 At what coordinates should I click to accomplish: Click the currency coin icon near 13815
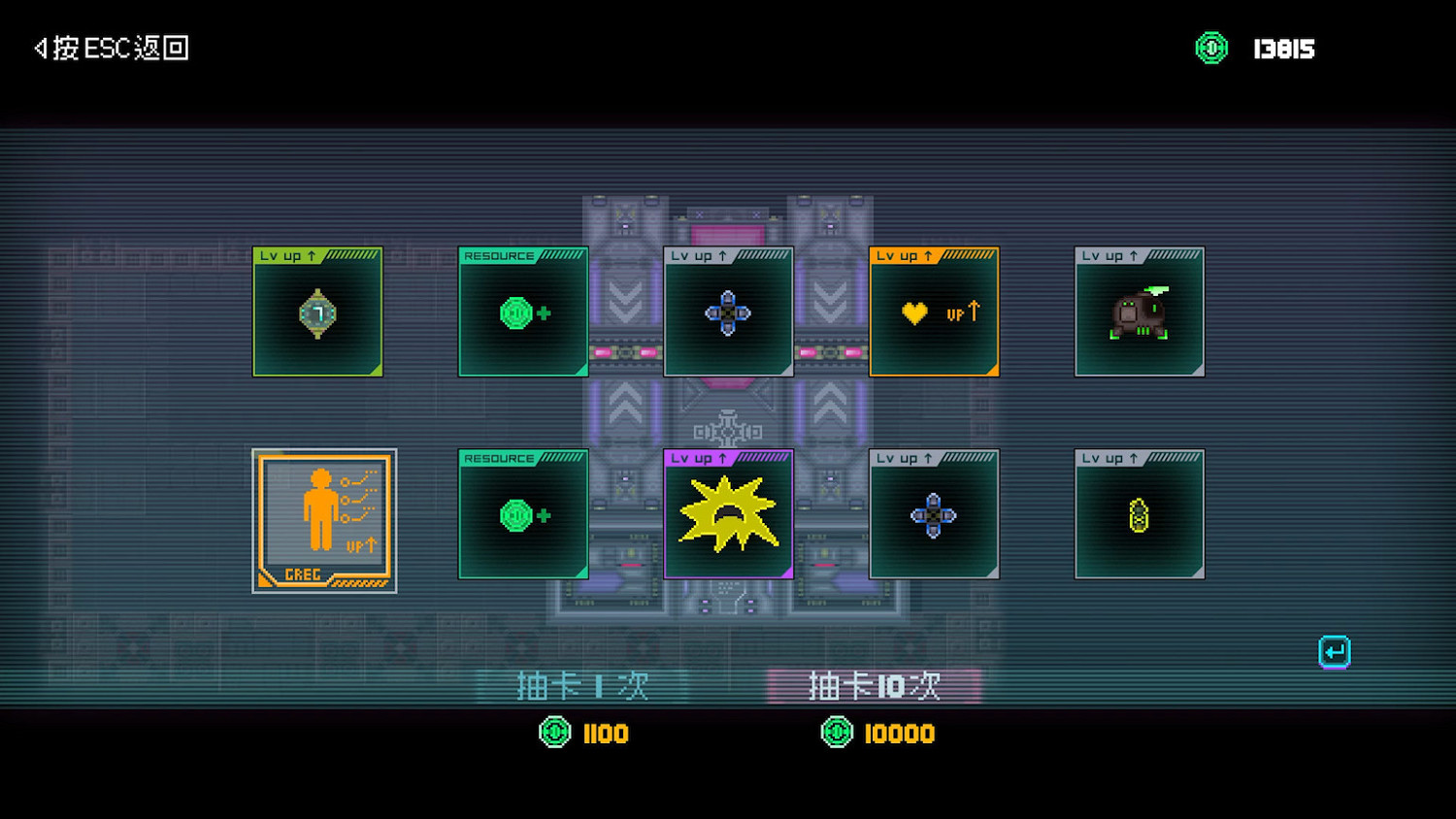1210,47
